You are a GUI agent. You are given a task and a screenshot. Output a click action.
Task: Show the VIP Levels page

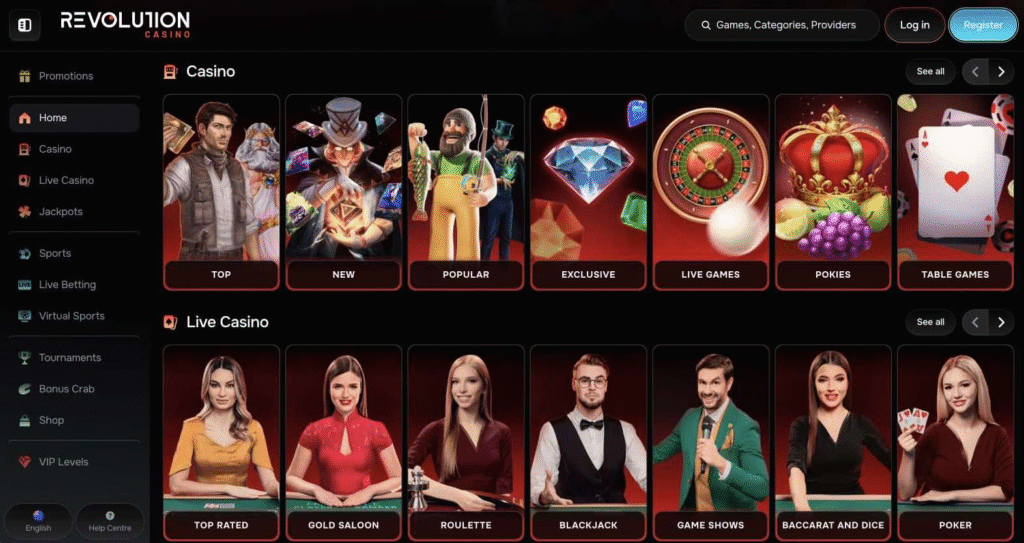coord(63,462)
